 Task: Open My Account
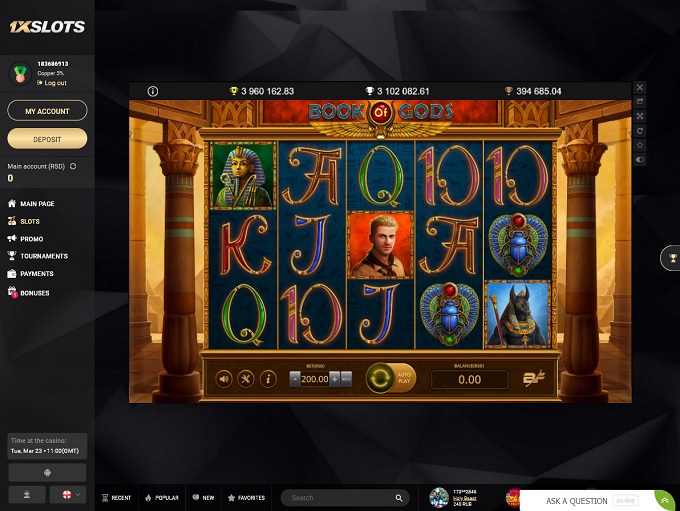pyautogui.click(x=47, y=111)
